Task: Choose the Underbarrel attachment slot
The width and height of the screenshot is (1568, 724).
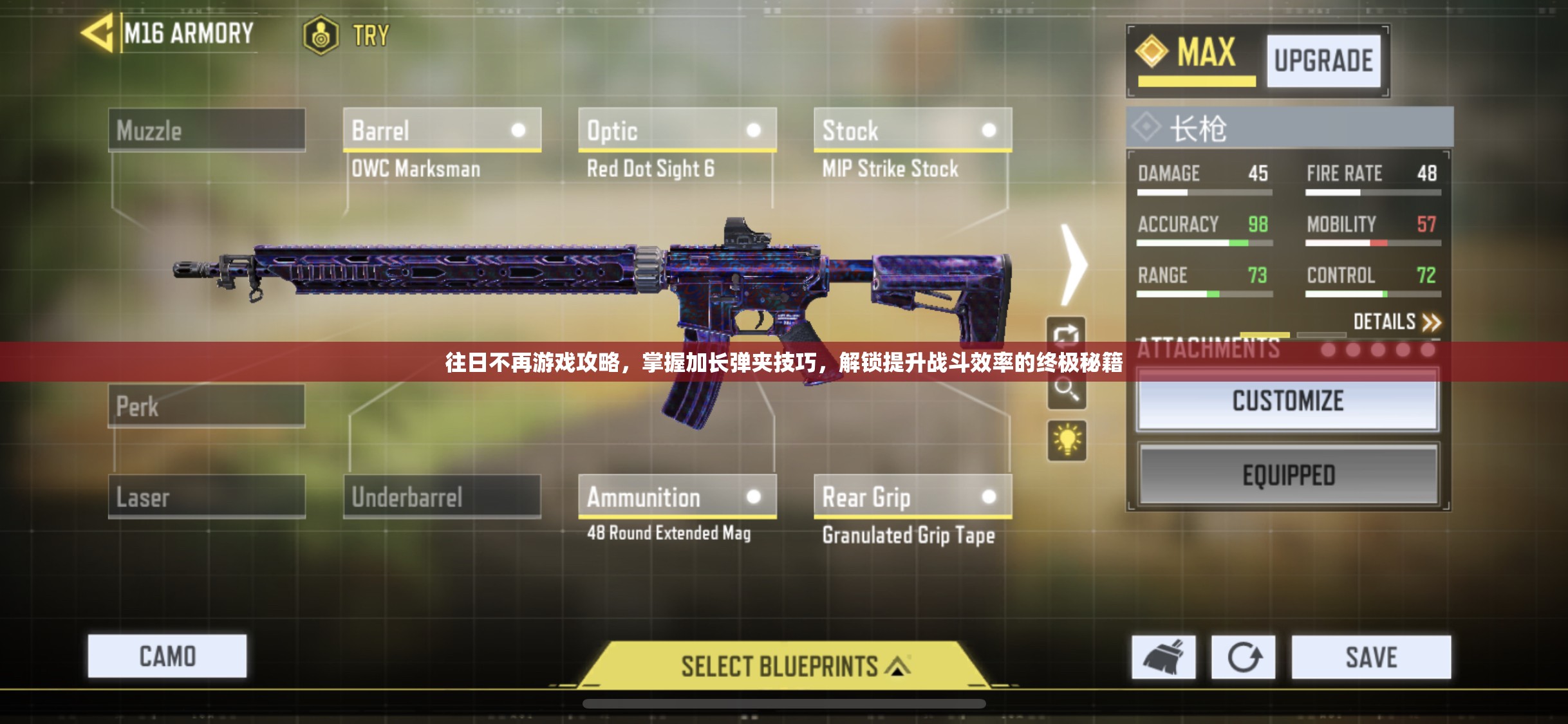Action: pyautogui.click(x=442, y=497)
